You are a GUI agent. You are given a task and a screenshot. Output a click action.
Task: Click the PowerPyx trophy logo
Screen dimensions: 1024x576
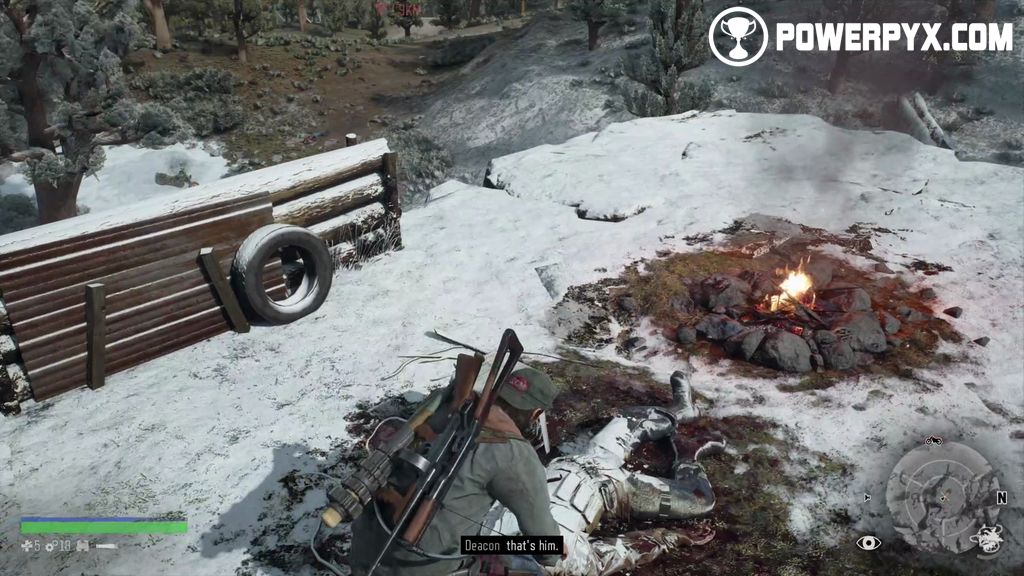click(737, 37)
